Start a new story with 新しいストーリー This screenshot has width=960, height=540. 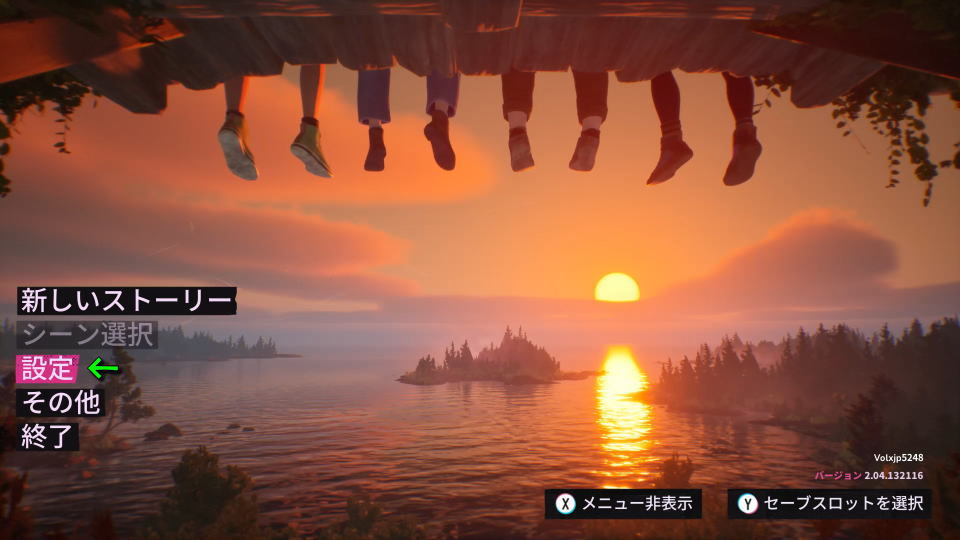click(x=126, y=300)
